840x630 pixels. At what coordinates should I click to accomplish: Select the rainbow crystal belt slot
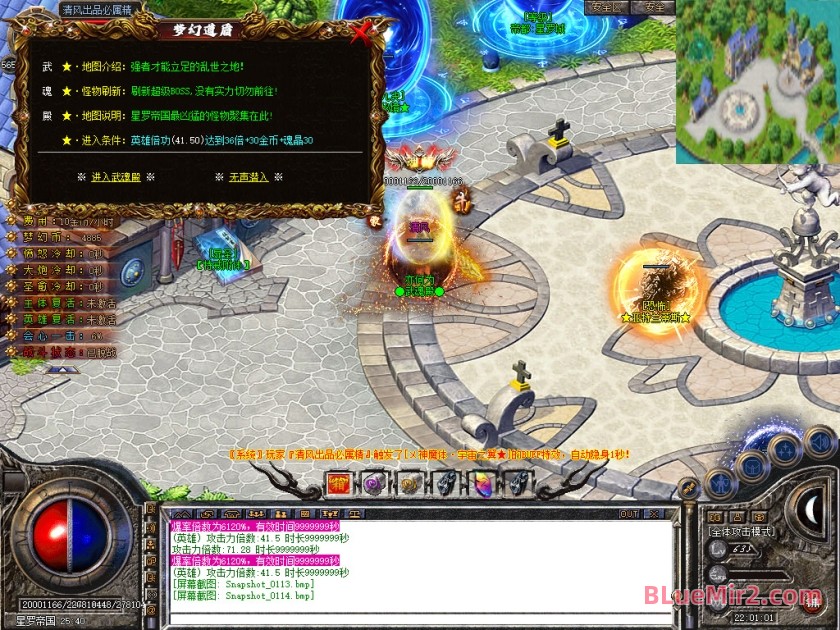tap(481, 485)
